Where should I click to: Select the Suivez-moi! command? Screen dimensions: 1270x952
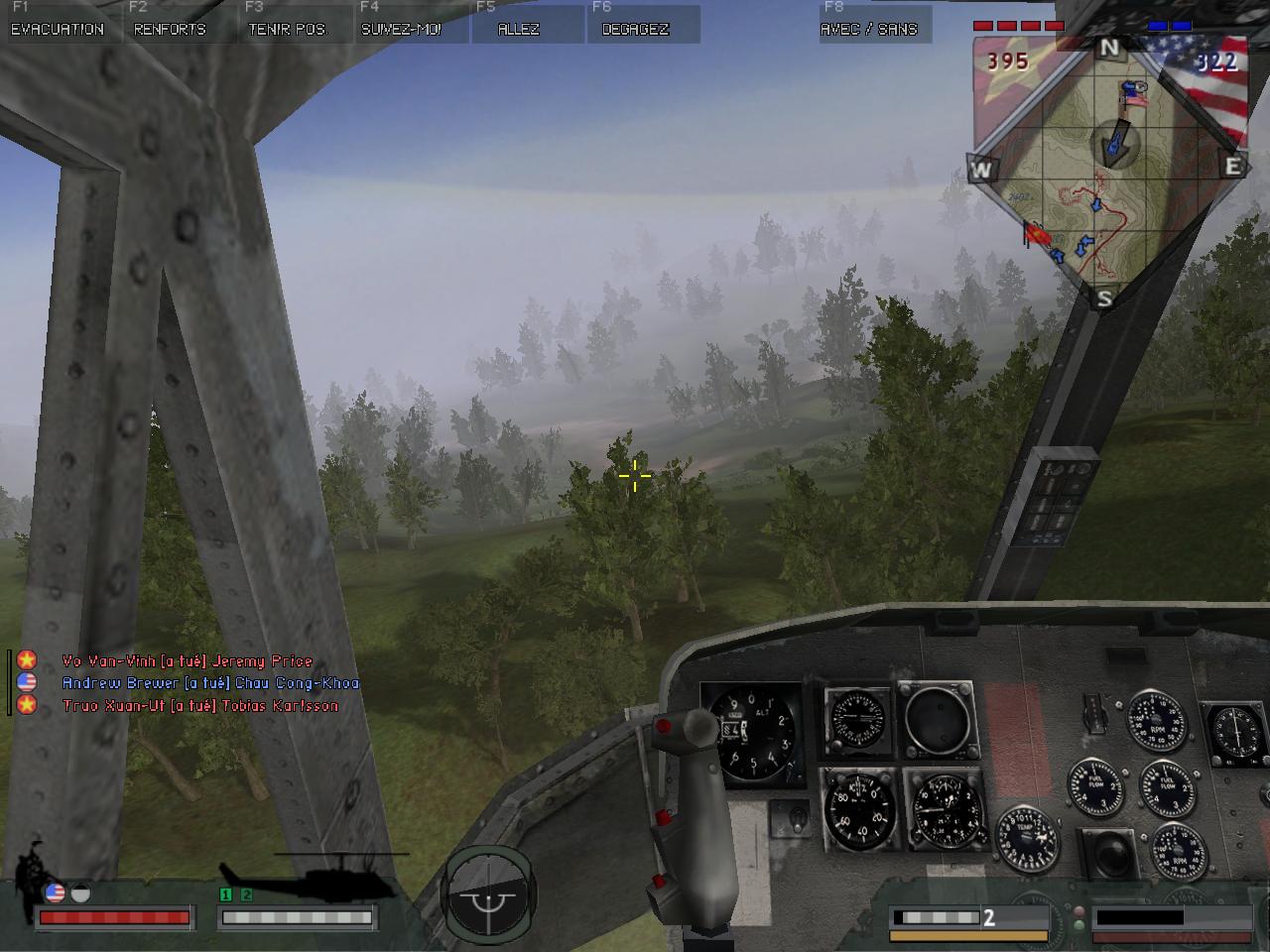402,29
